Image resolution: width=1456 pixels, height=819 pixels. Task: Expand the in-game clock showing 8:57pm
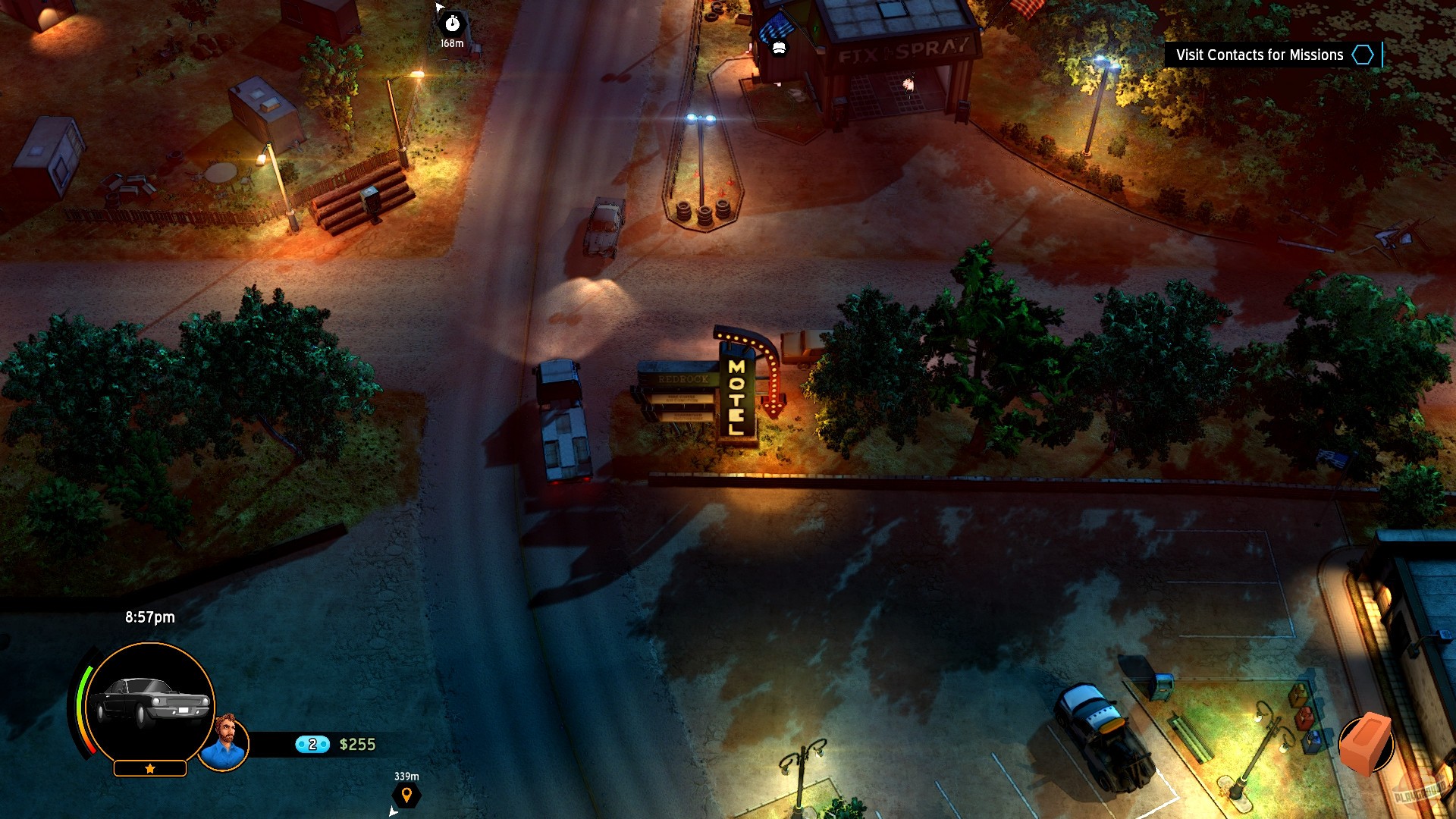point(149,617)
